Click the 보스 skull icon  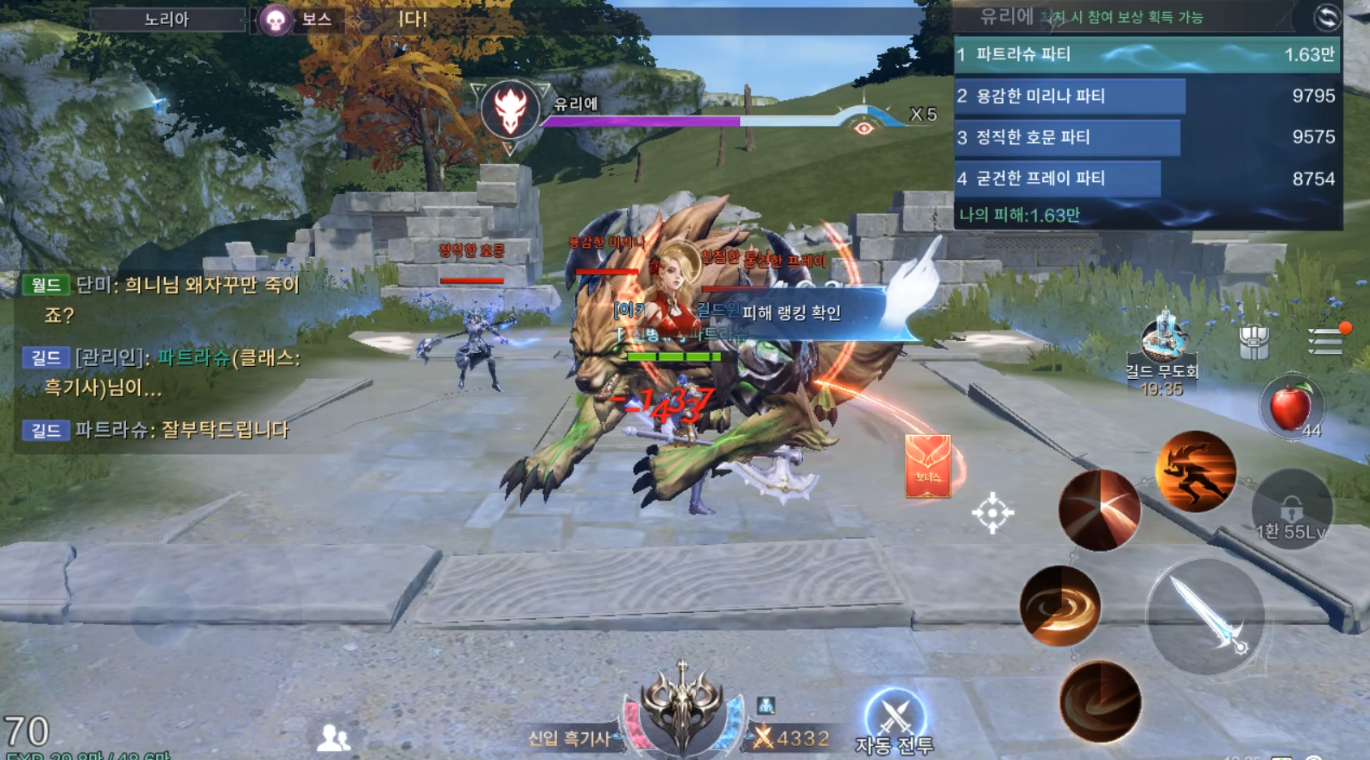pyautogui.click(x=276, y=19)
